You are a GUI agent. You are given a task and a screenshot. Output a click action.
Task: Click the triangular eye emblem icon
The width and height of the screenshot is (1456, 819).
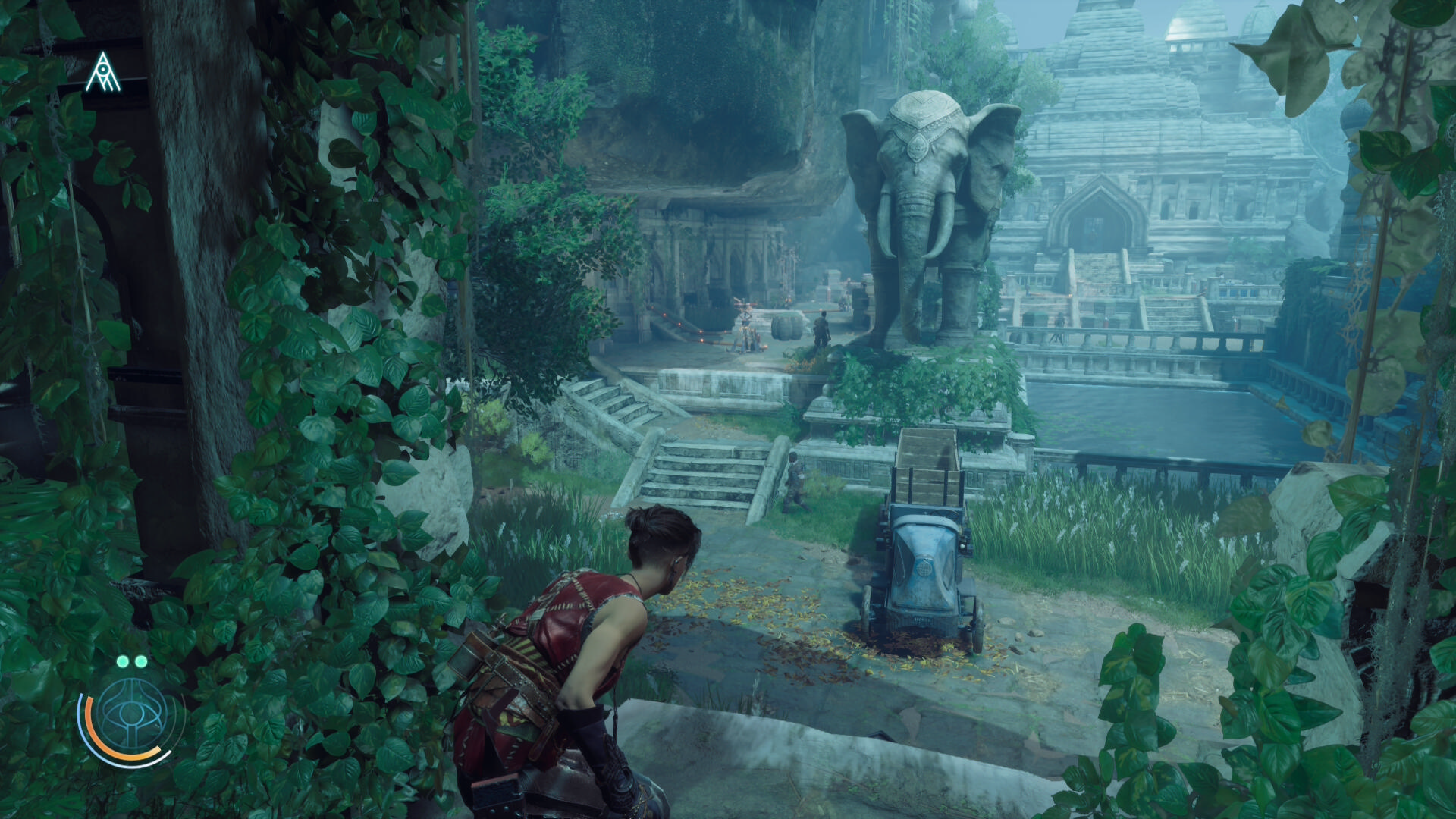102,74
